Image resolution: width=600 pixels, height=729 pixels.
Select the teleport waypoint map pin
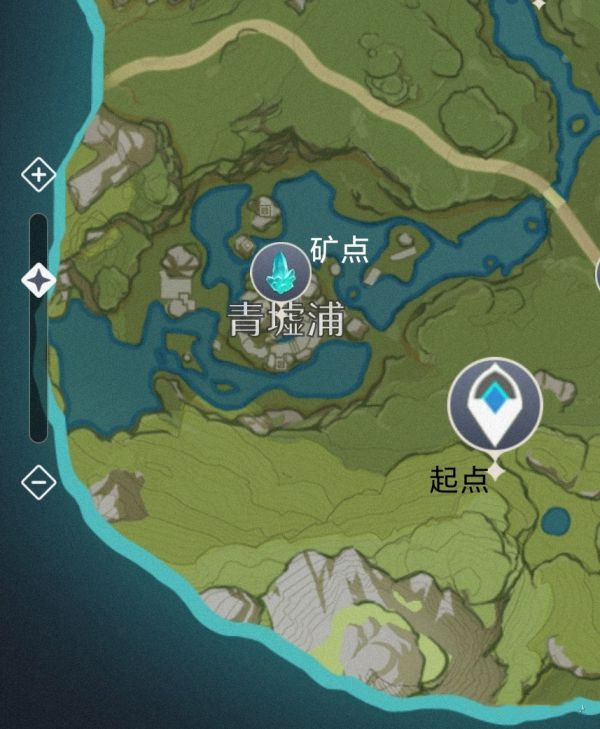(x=494, y=404)
